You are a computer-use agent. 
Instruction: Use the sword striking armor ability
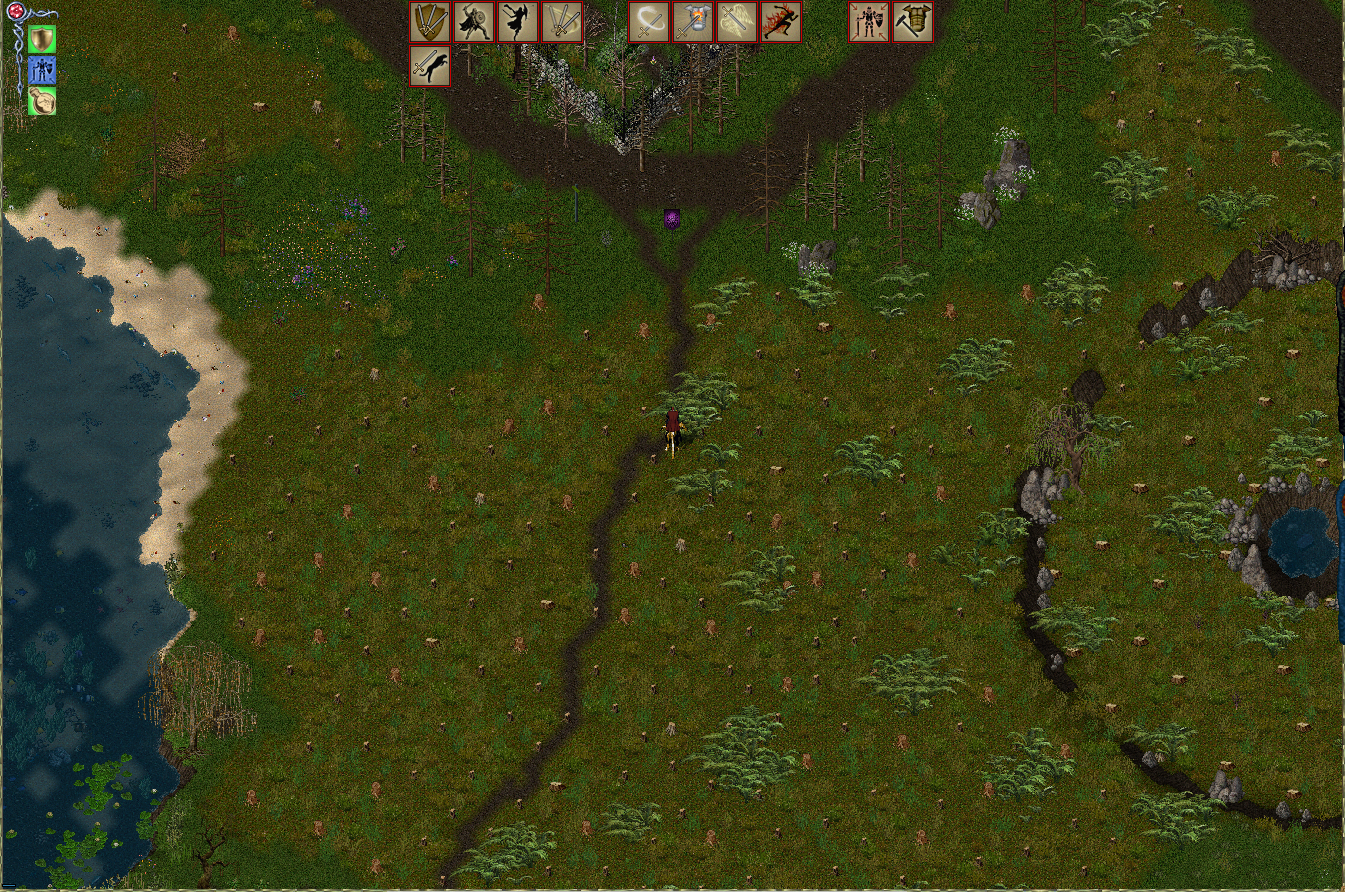[693, 22]
